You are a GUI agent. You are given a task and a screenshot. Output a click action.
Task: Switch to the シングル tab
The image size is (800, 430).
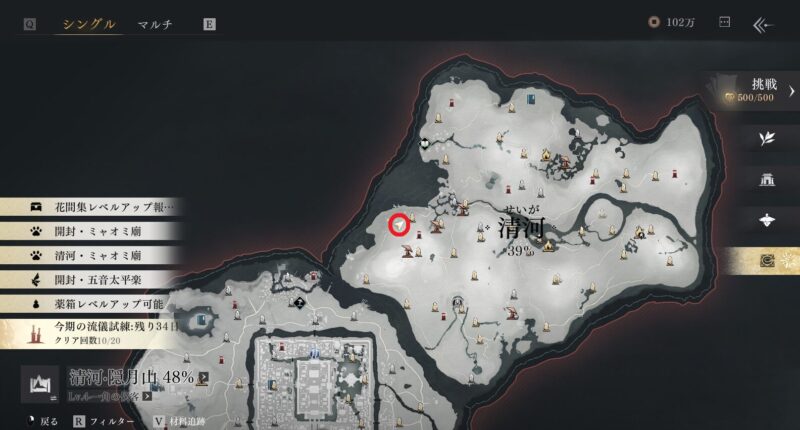click(89, 24)
